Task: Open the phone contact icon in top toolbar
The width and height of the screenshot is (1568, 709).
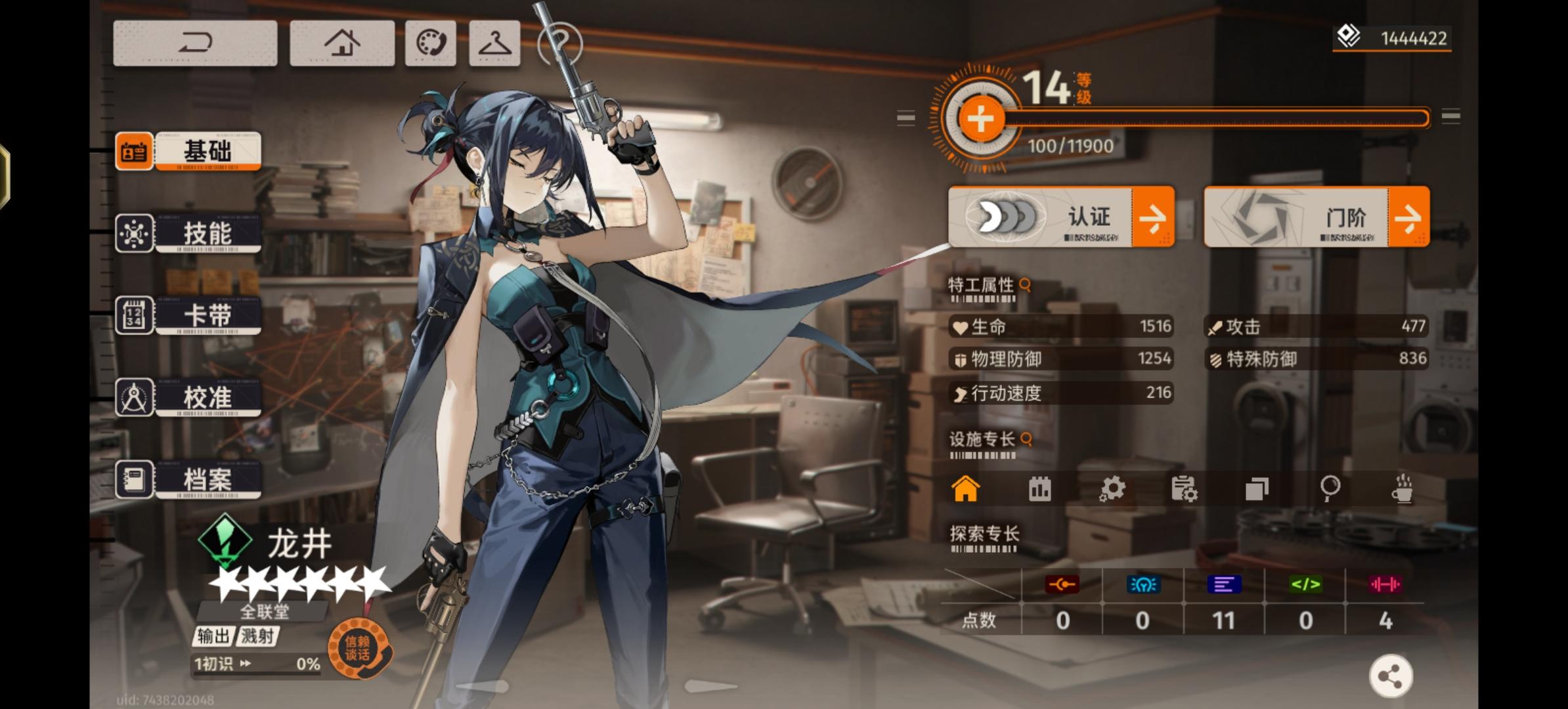Action: coord(430,43)
